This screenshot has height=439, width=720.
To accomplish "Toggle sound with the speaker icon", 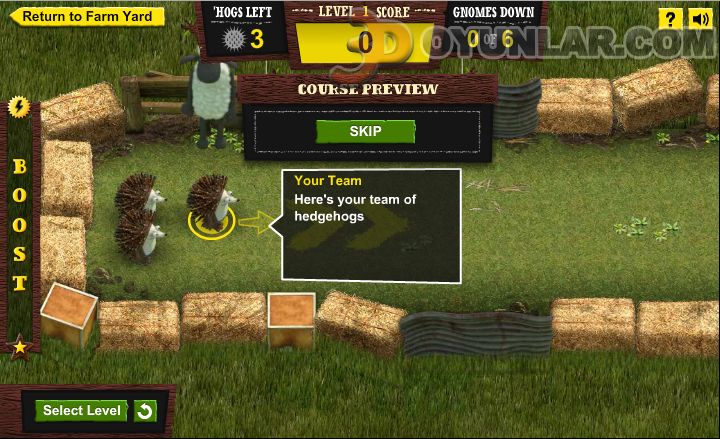I will coord(699,19).
